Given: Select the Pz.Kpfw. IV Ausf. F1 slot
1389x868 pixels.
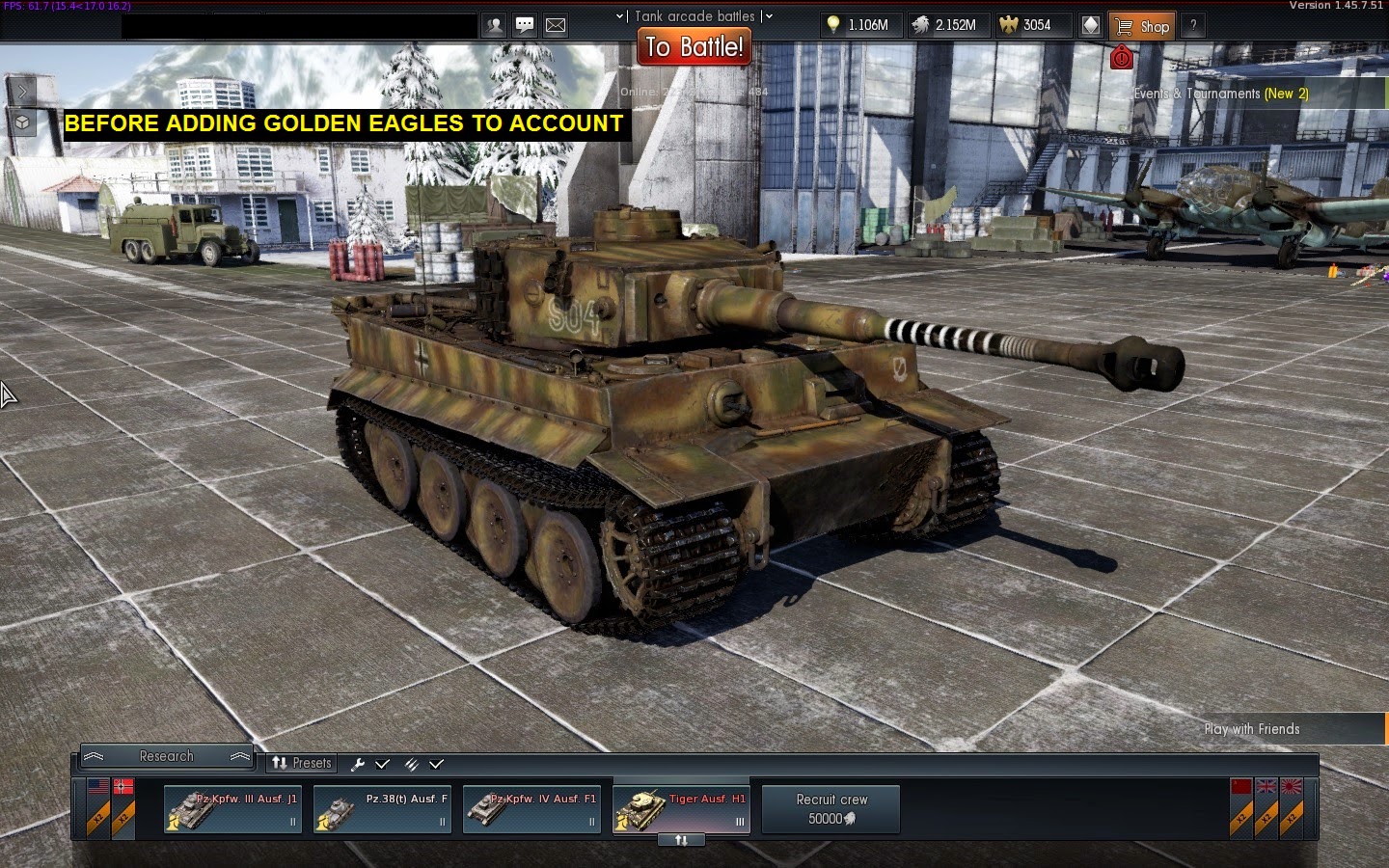Looking at the screenshot, I should pyautogui.click(x=531, y=809).
